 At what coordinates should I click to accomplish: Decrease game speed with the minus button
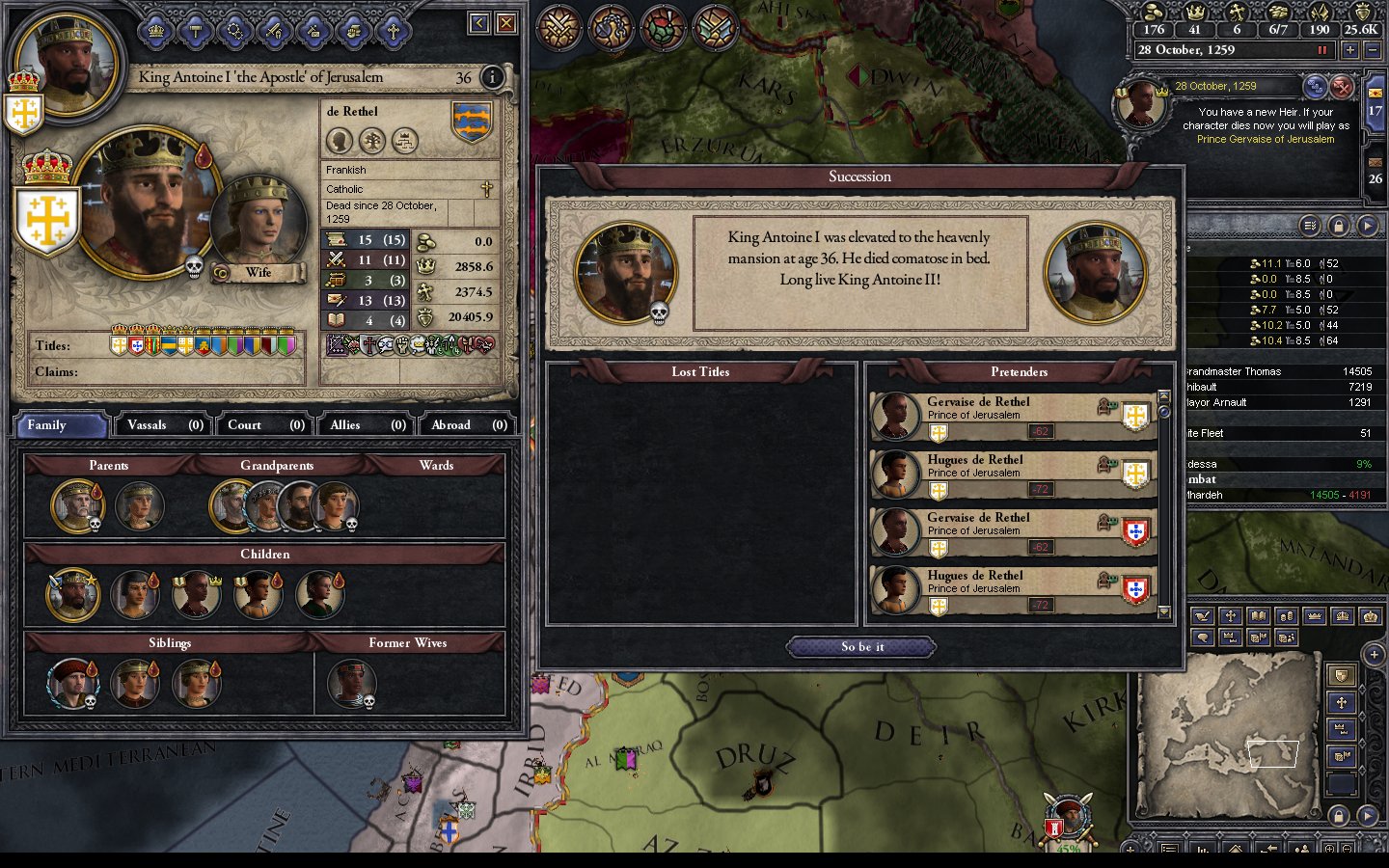point(1373,50)
